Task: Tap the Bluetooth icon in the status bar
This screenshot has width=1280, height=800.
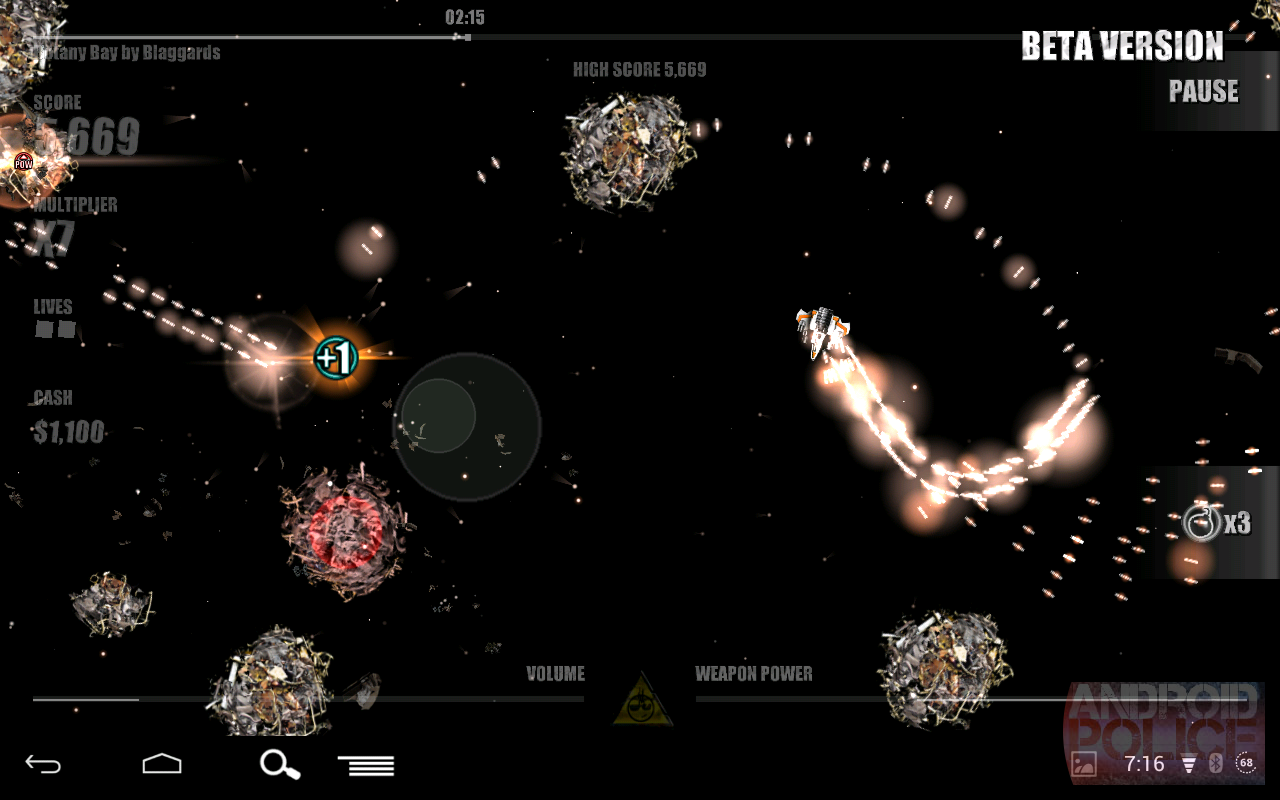Action: pos(1216,763)
